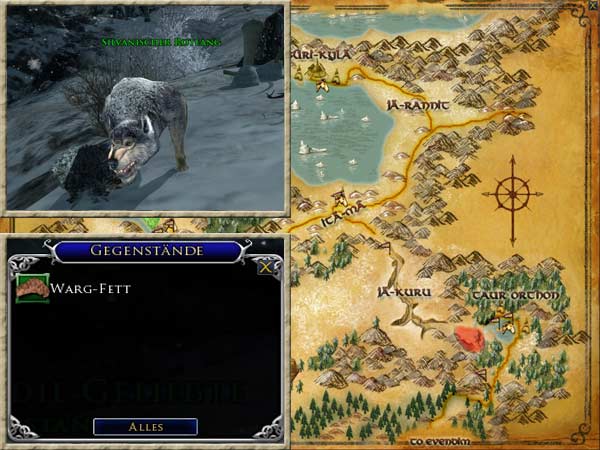Close the Gegenstände loot window
600x450 pixels.
point(265,267)
